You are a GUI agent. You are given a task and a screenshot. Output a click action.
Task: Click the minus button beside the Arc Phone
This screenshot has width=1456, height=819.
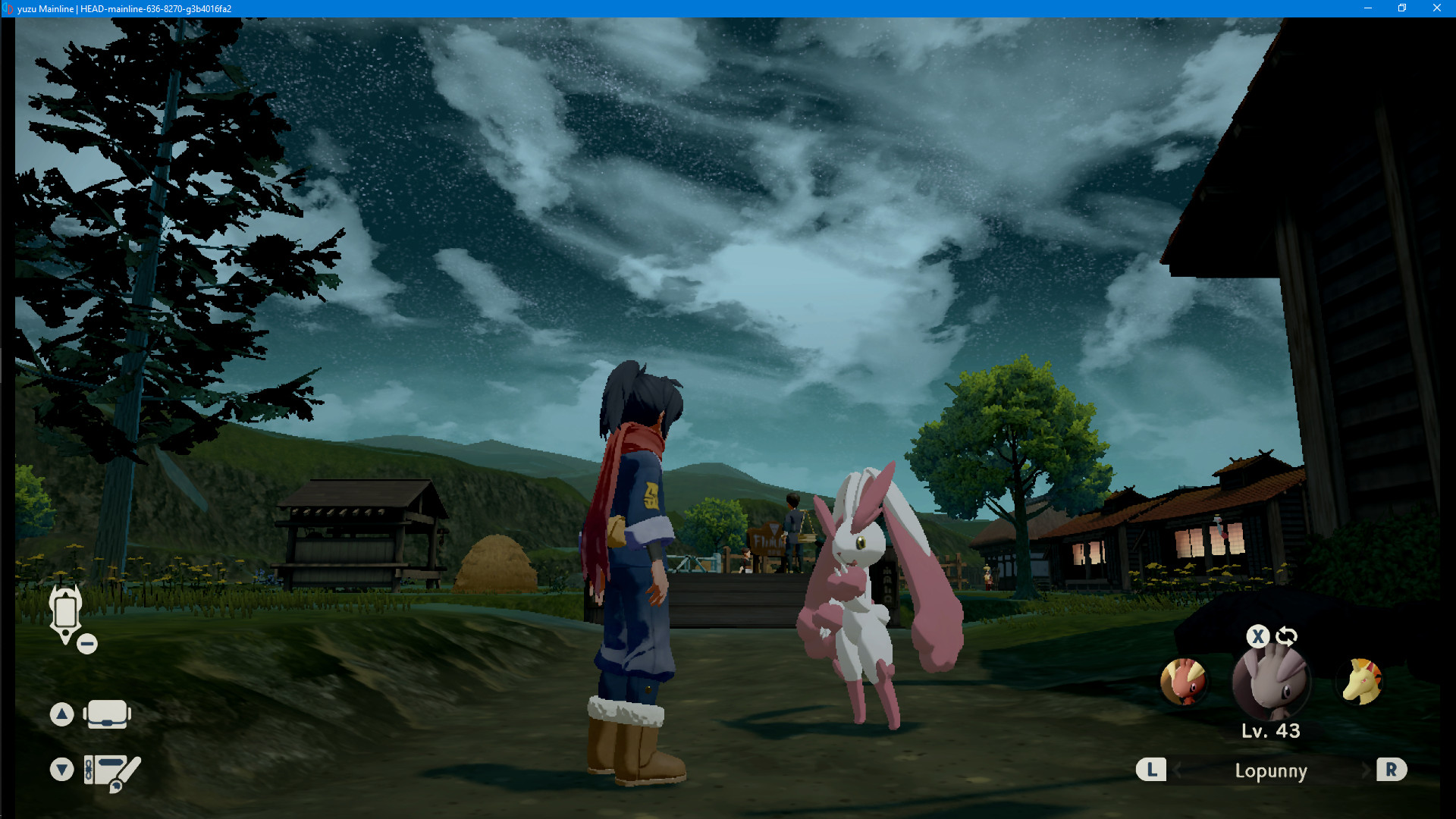(x=86, y=644)
